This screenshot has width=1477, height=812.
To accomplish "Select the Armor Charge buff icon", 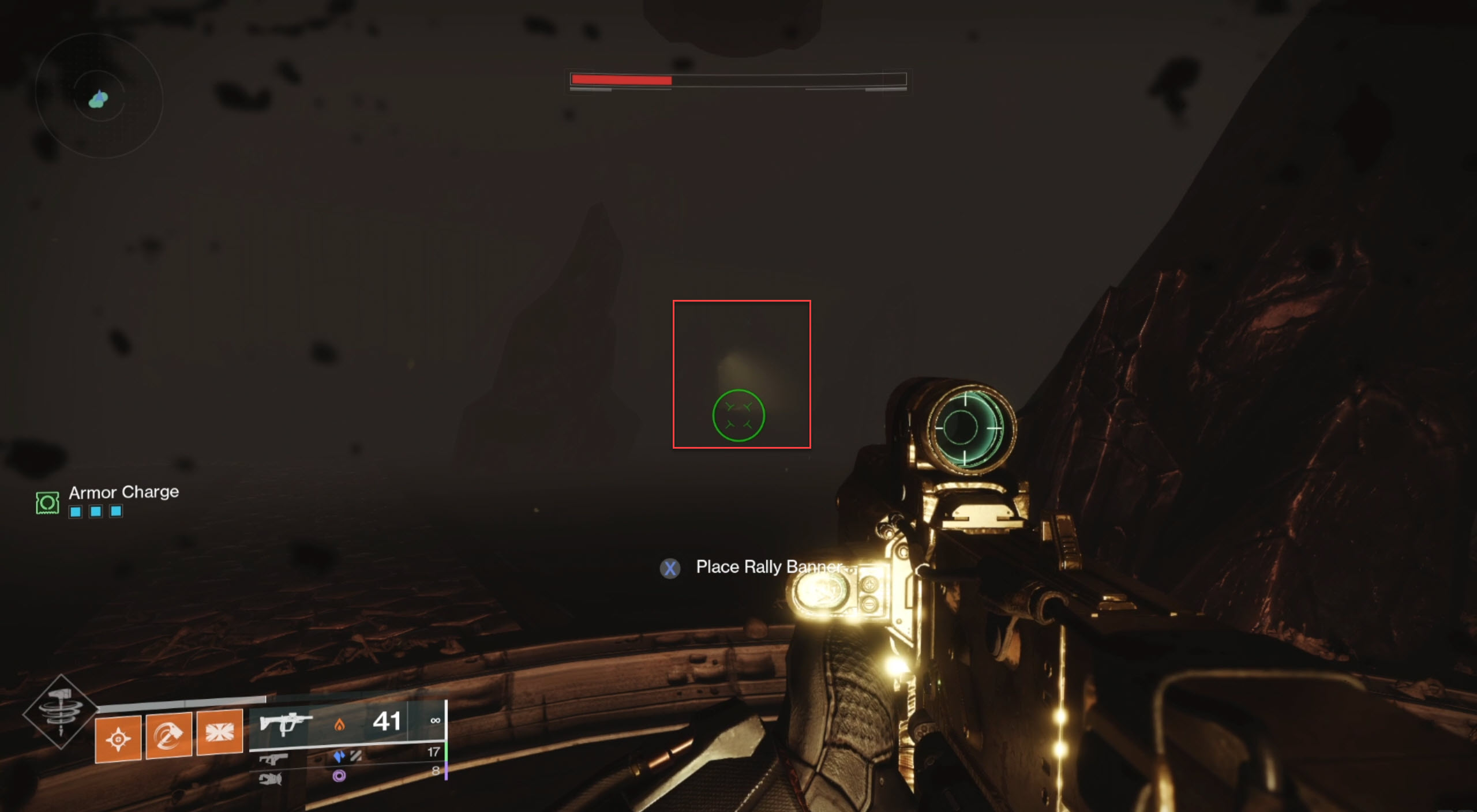I will click(47, 503).
